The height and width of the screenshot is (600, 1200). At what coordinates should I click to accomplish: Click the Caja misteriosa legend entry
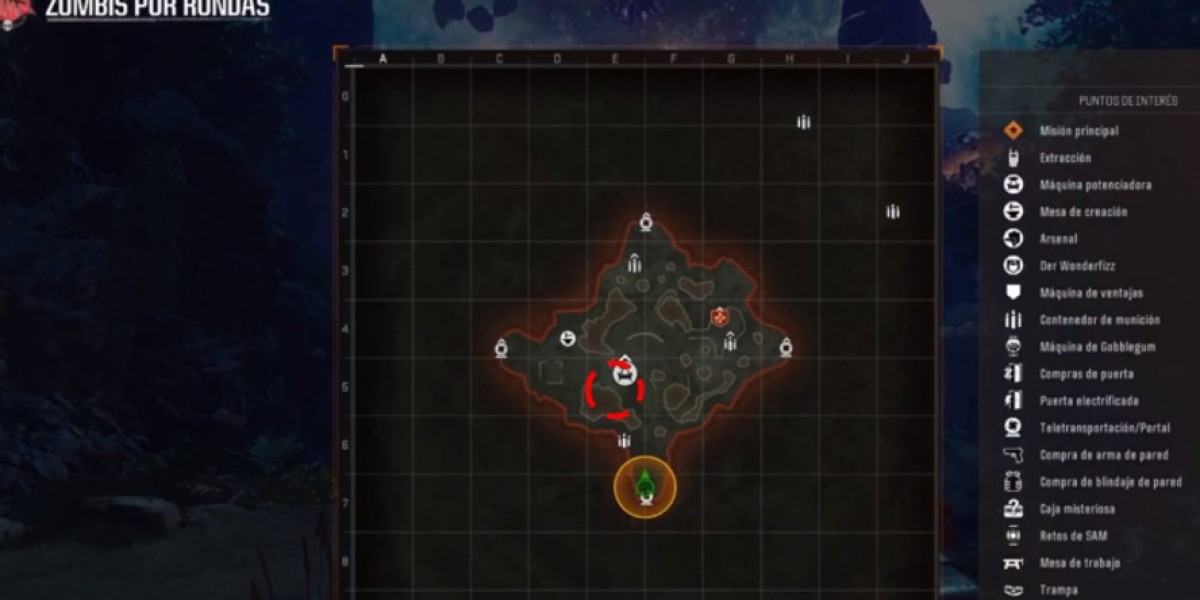(x=1076, y=509)
